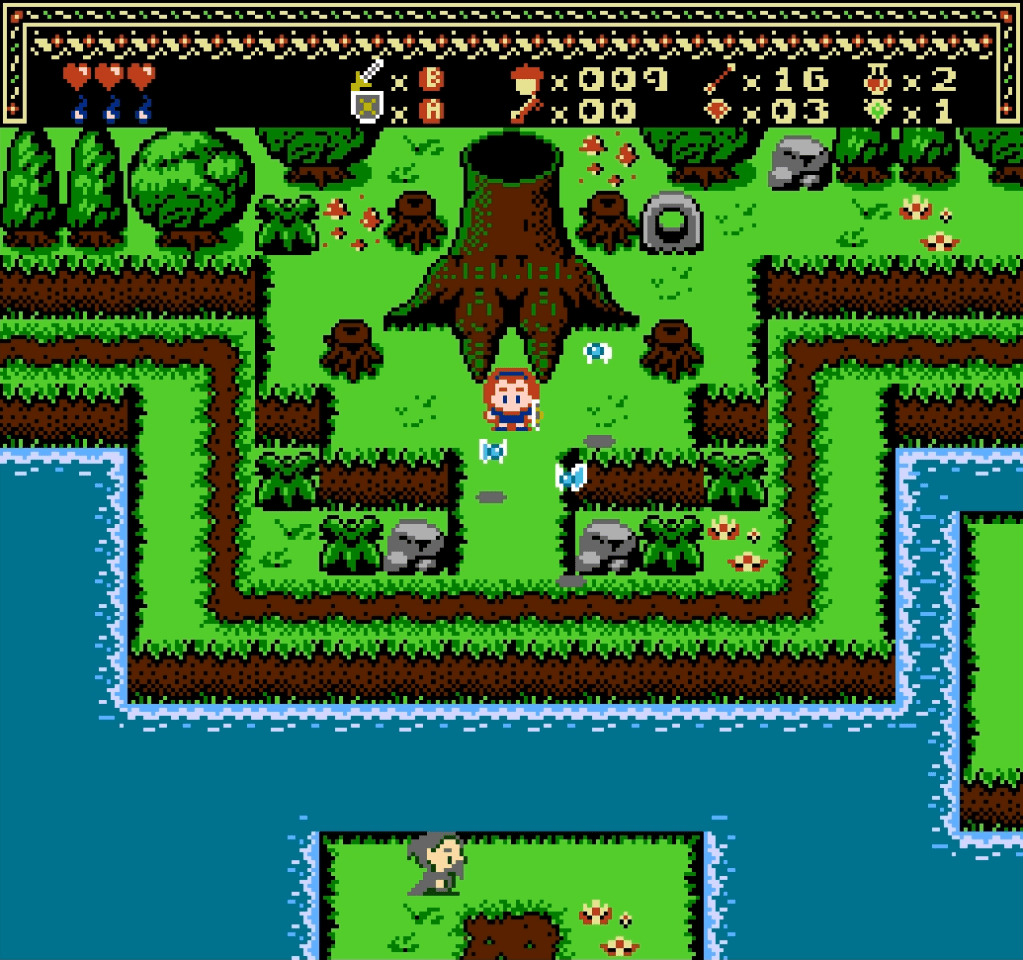
Task: Select the arrow ammo icon
Action: click(x=719, y=77)
